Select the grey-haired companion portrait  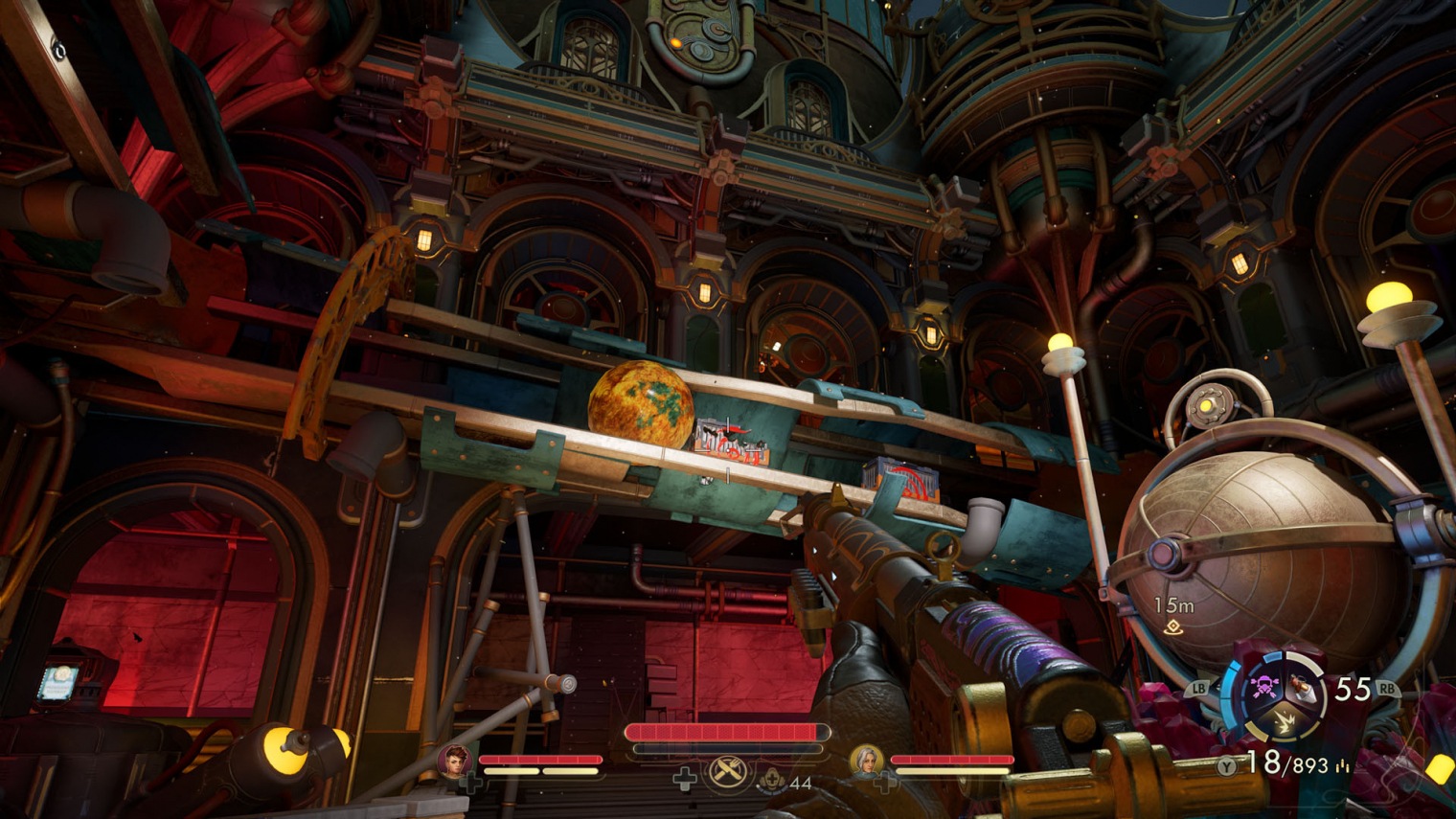click(866, 762)
